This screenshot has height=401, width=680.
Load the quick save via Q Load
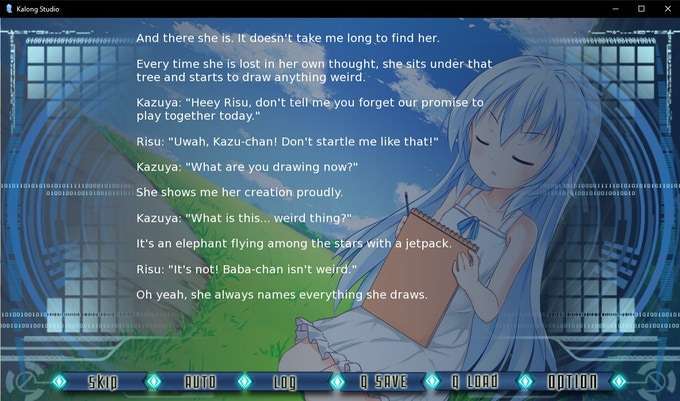point(474,381)
